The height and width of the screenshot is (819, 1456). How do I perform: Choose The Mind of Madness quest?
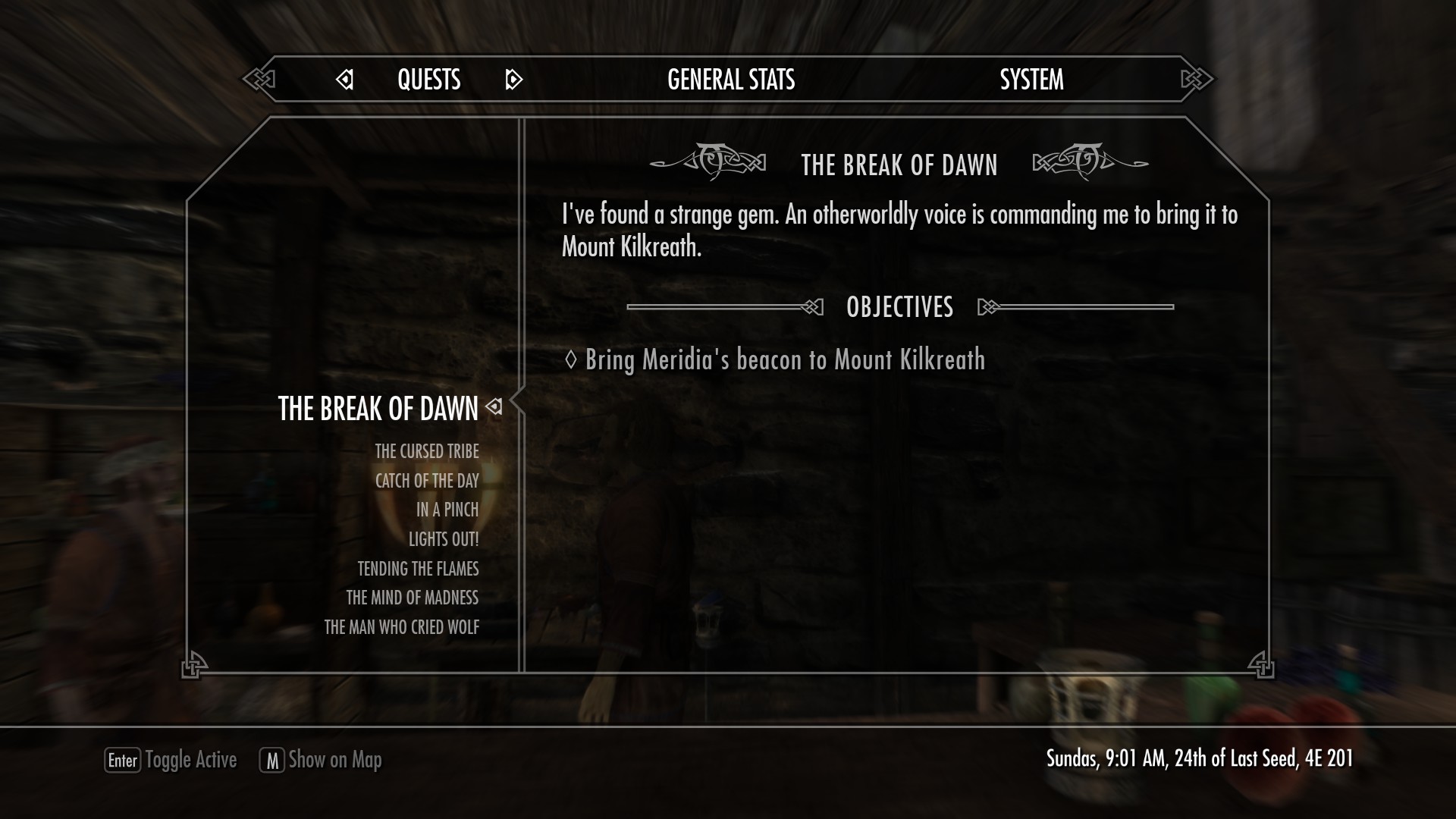[412, 598]
